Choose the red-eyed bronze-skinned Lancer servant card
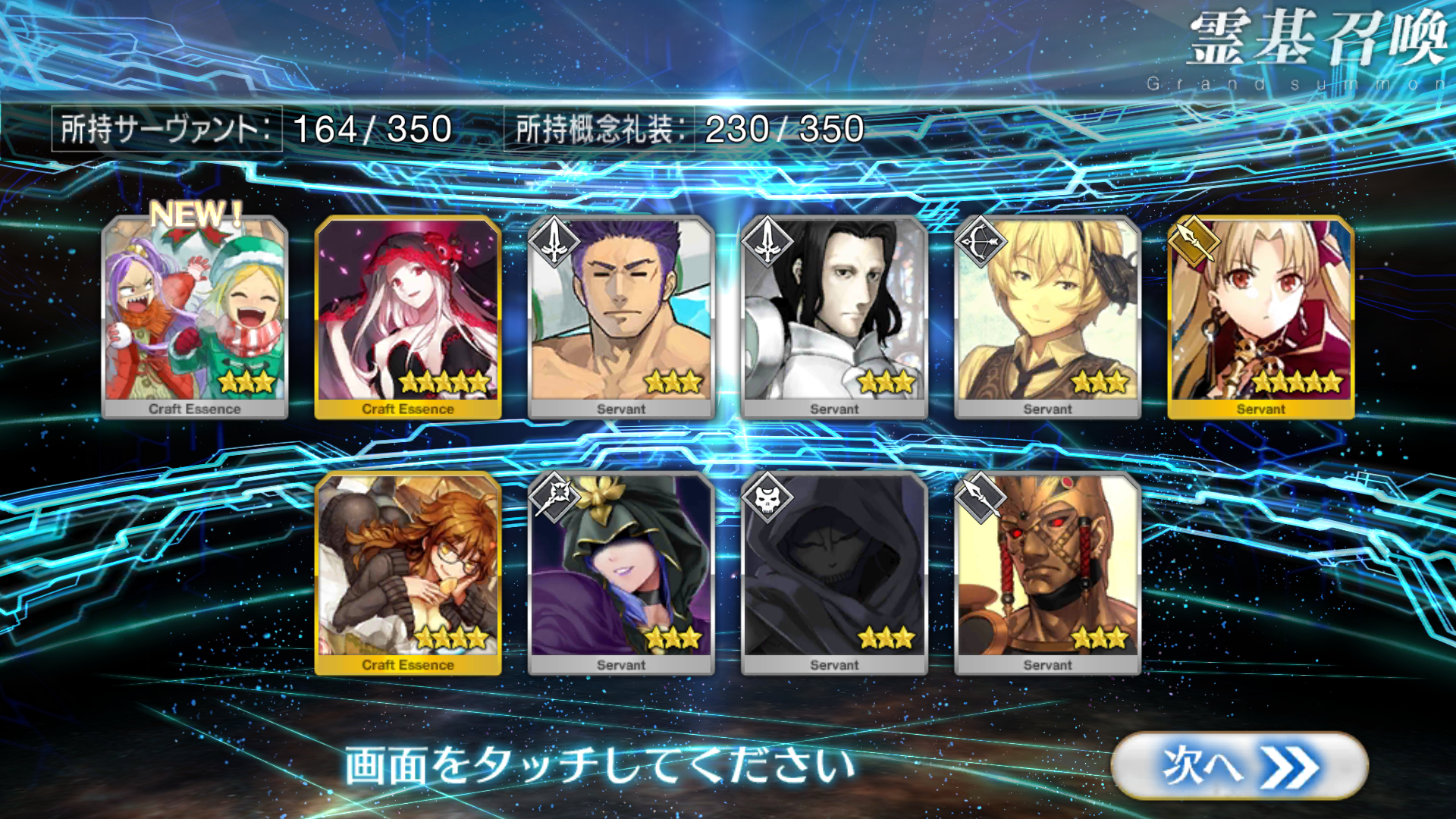This screenshot has width=1456, height=819. (1047, 573)
